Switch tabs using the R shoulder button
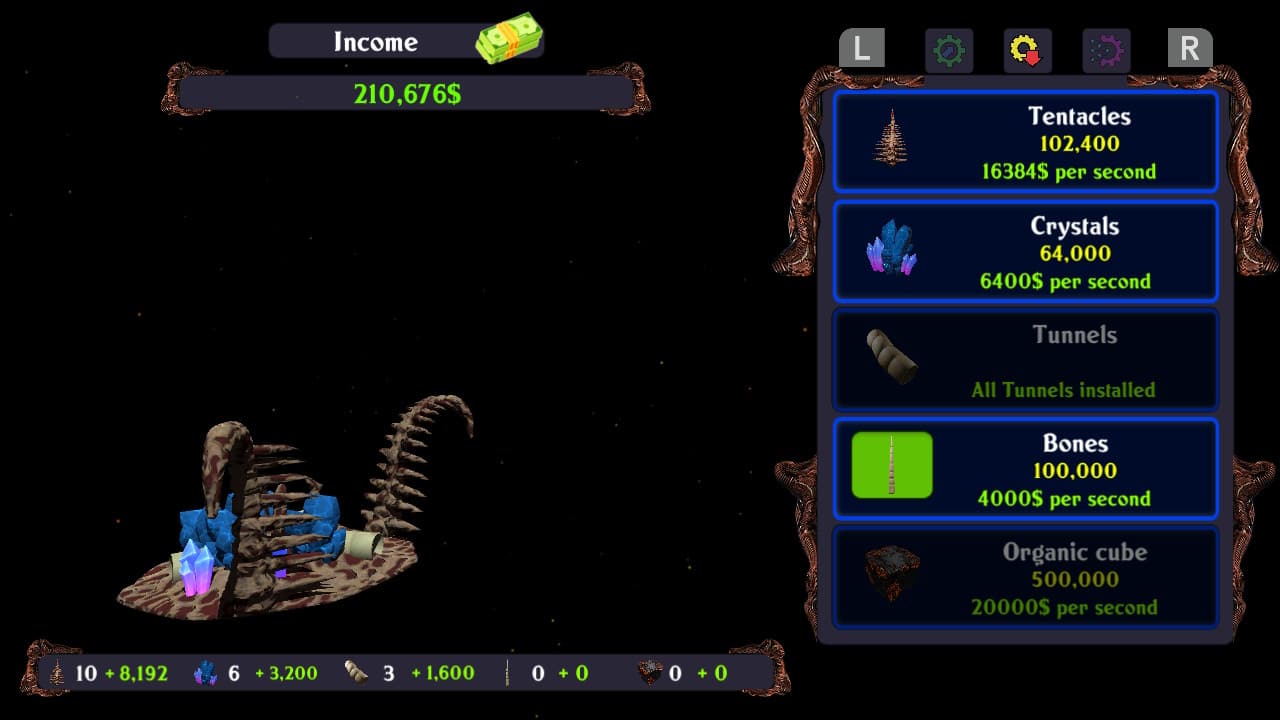This screenshot has height=720, width=1280. pyautogui.click(x=1189, y=48)
